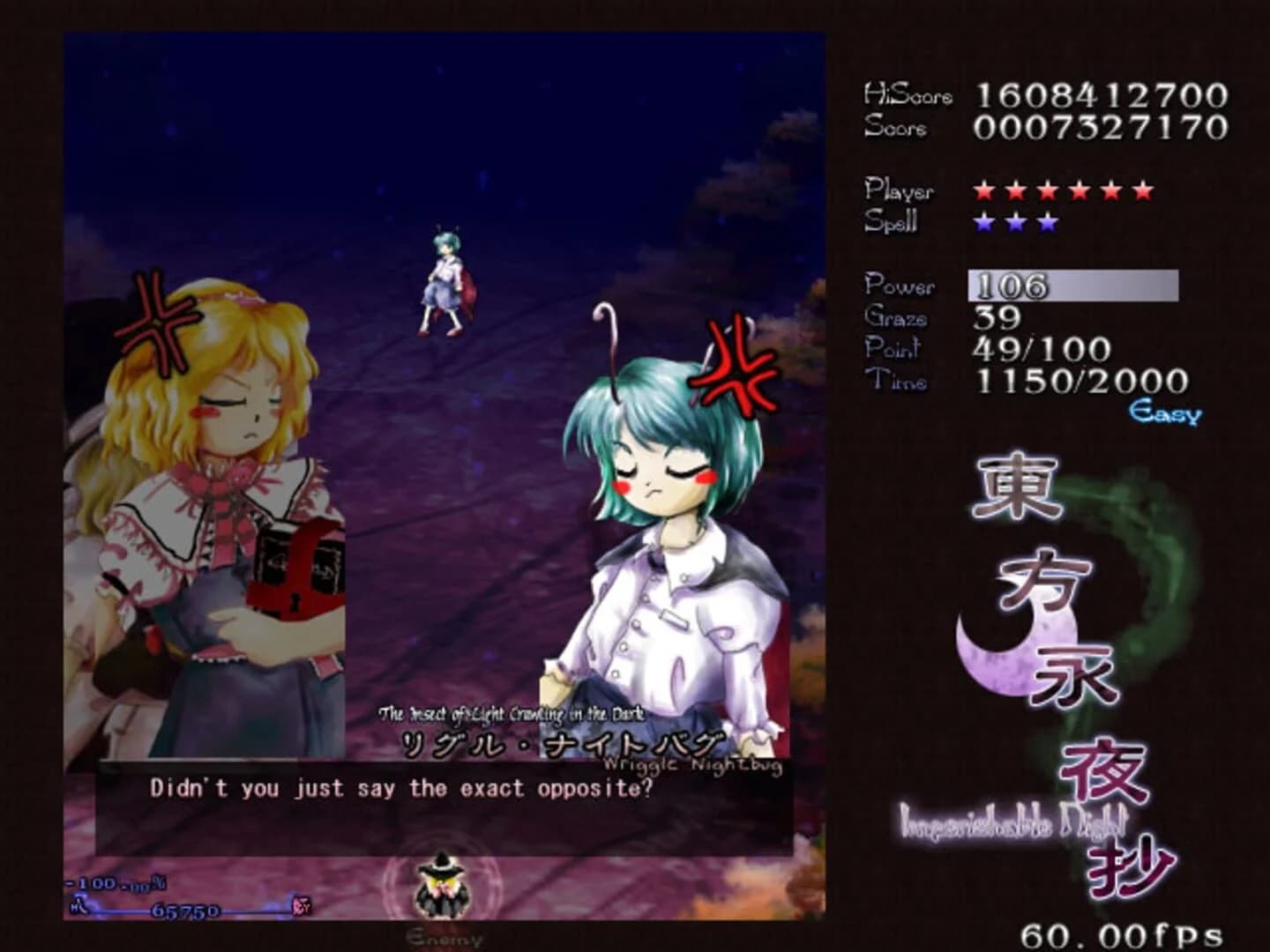Click the first purple Spell star
The width and height of the screenshot is (1270, 952).
point(985,223)
